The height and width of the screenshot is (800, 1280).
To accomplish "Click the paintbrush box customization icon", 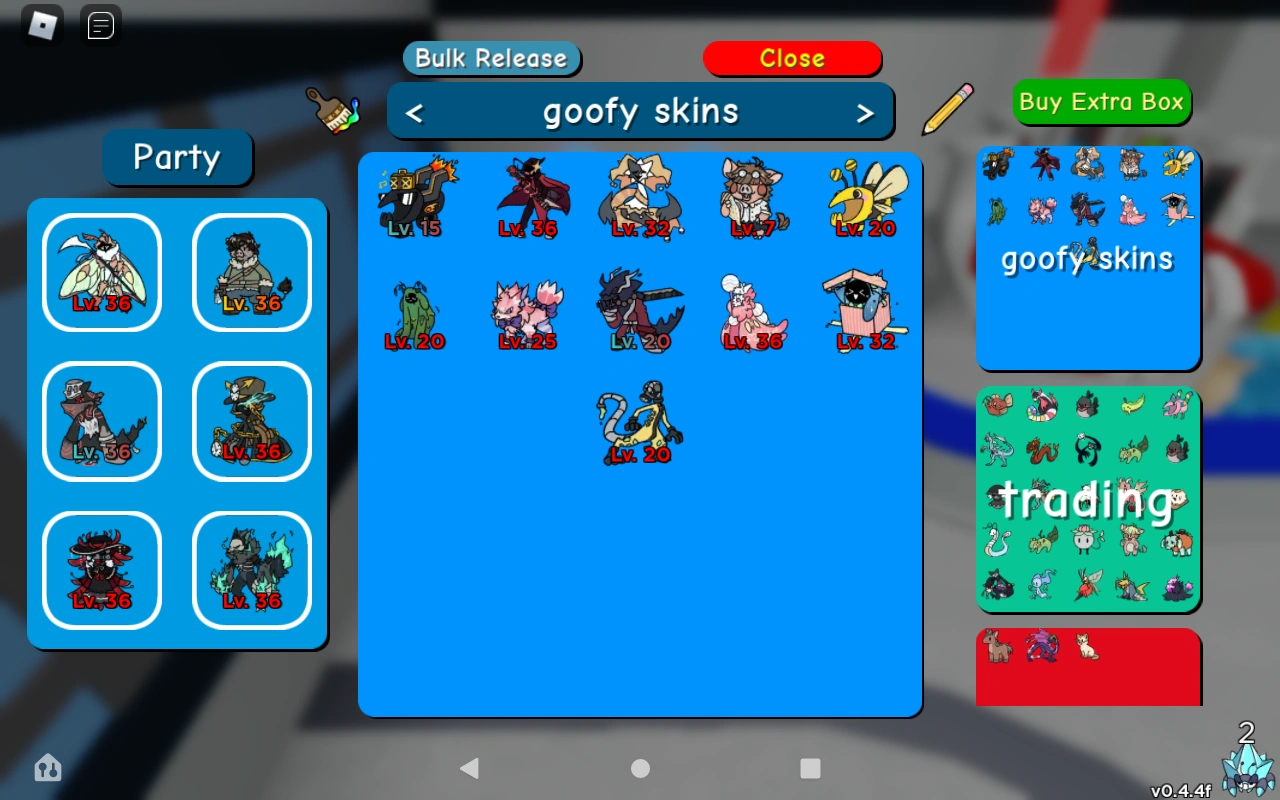I will click(x=332, y=113).
